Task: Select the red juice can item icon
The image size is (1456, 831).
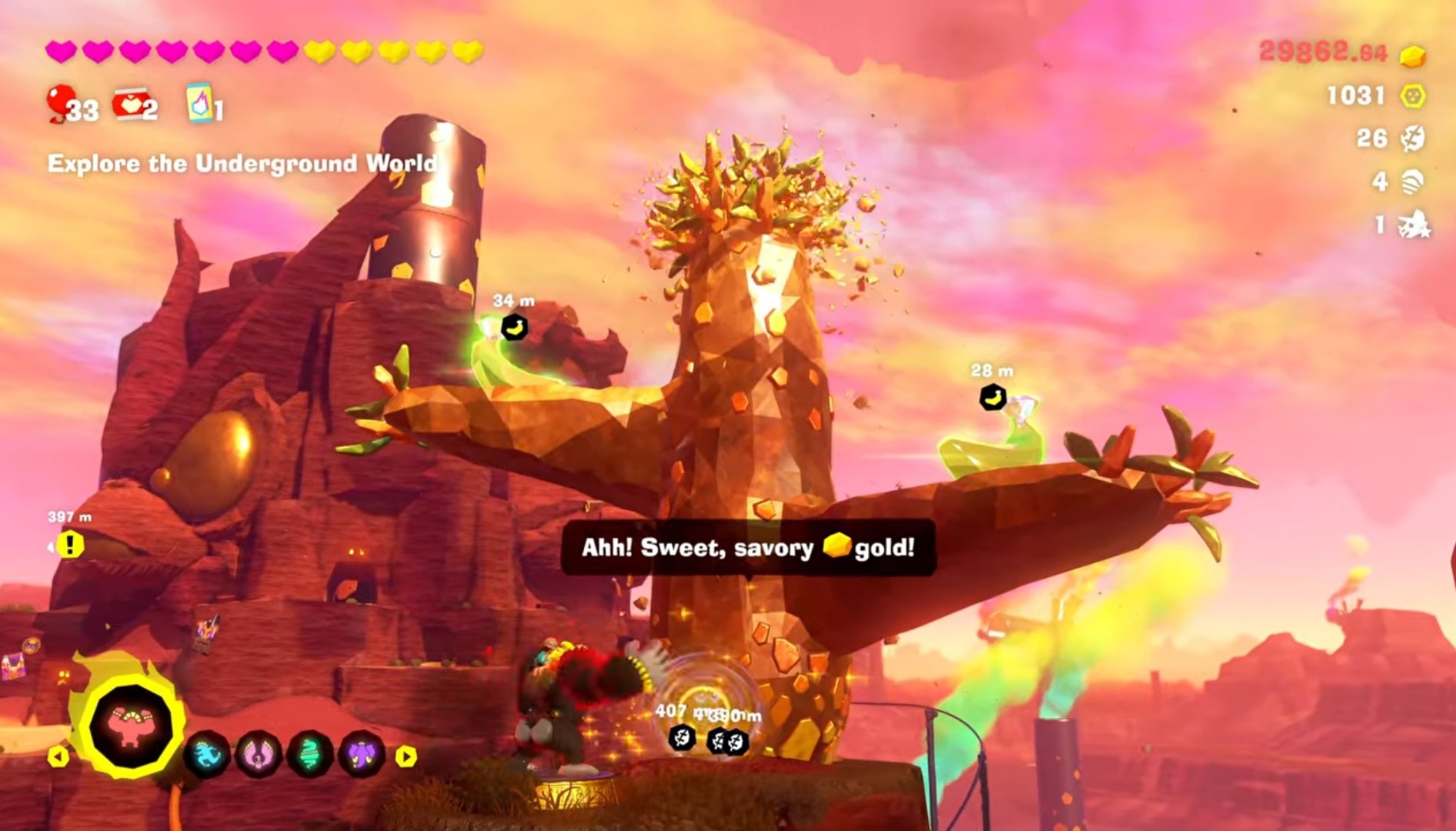Action: point(129,104)
